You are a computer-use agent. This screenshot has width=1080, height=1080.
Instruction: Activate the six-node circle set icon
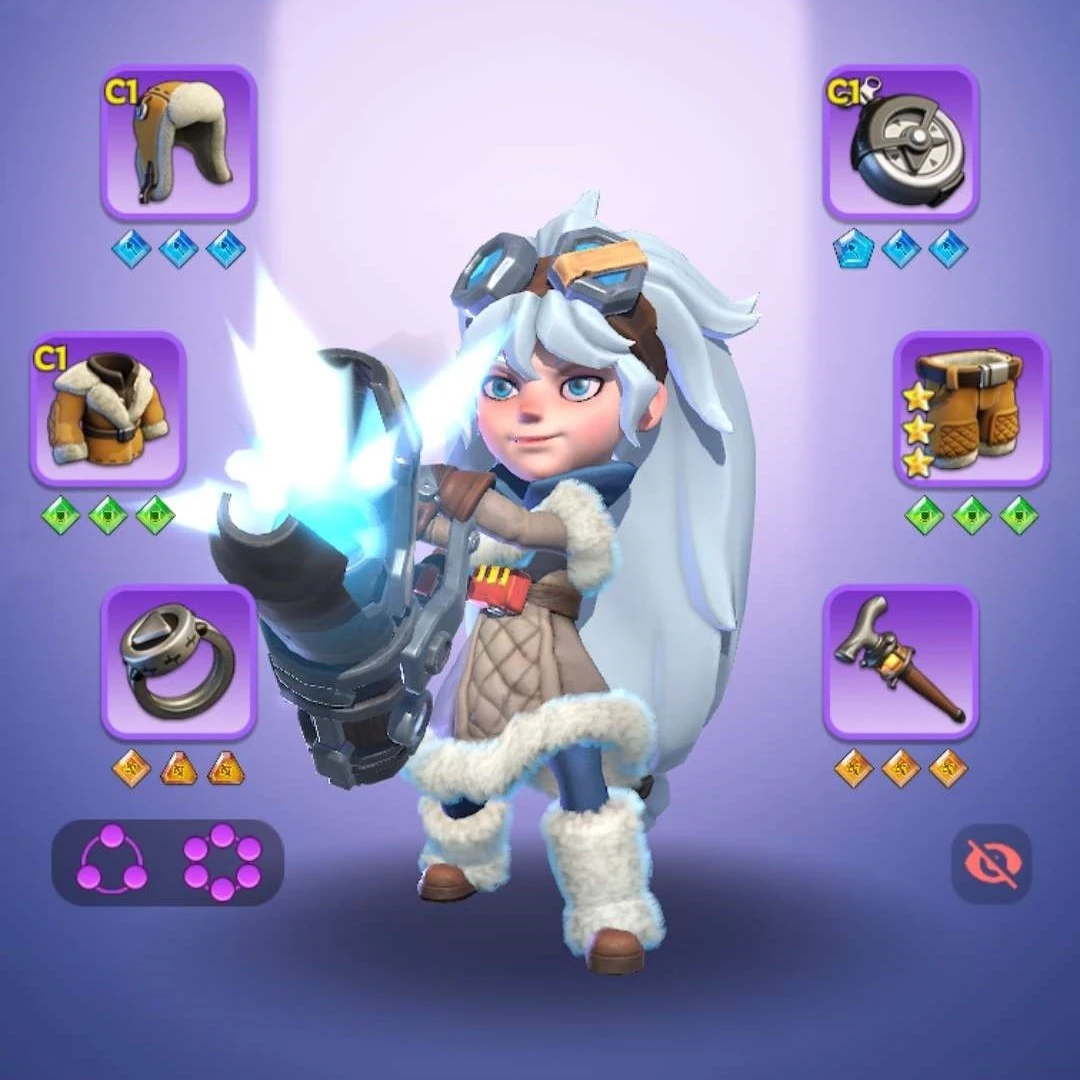click(222, 862)
